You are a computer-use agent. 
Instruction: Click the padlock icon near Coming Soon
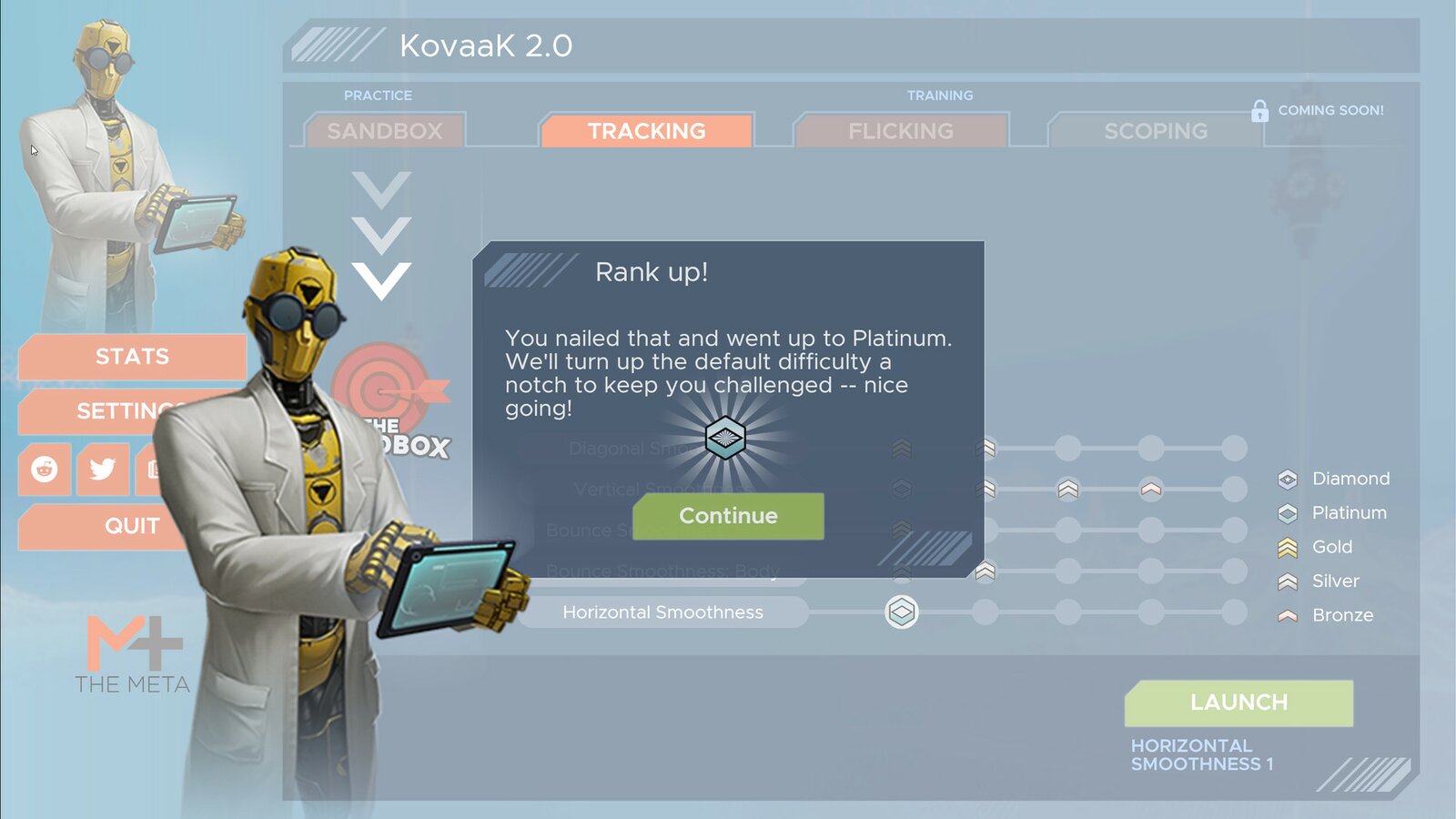coord(1259,110)
